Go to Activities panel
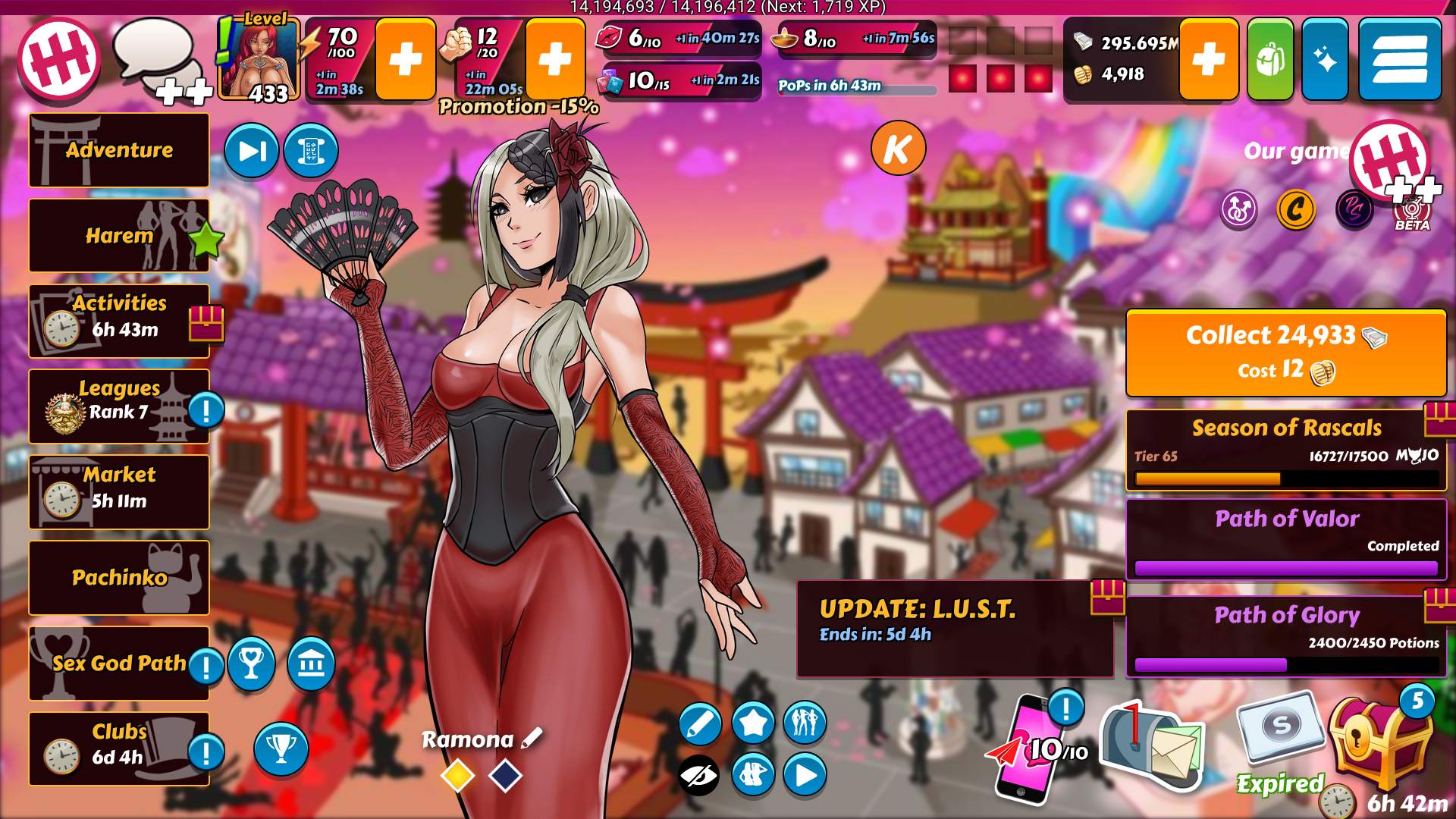 [x=119, y=321]
